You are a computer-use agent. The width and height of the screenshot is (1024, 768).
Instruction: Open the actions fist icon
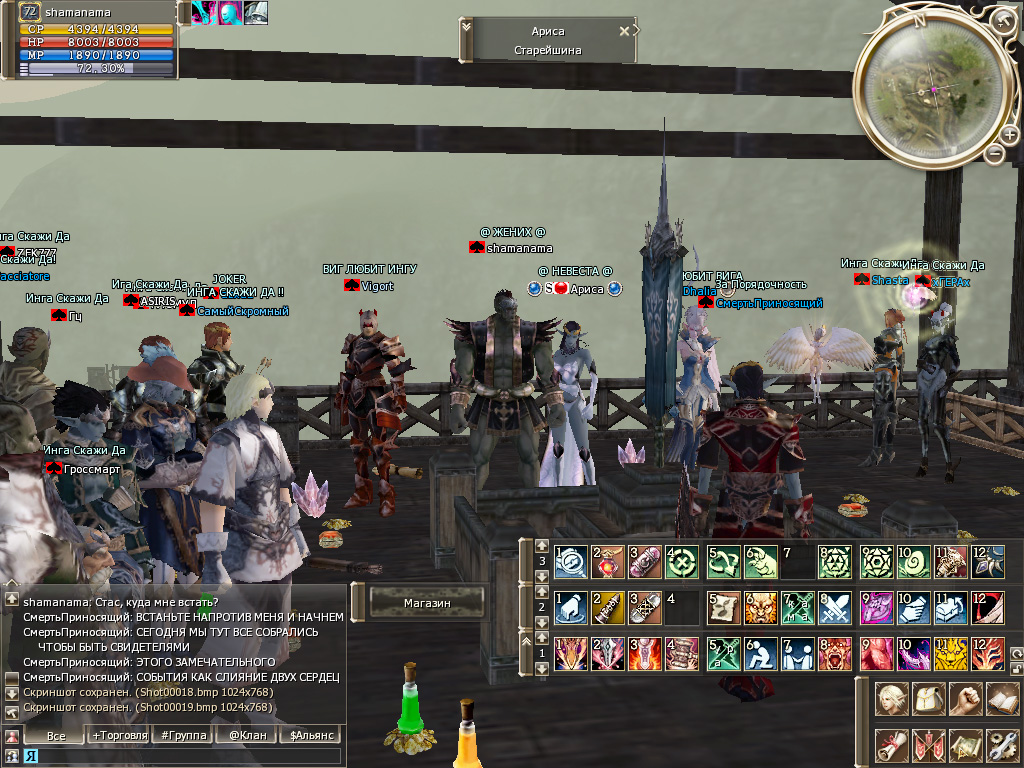(x=964, y=698)
